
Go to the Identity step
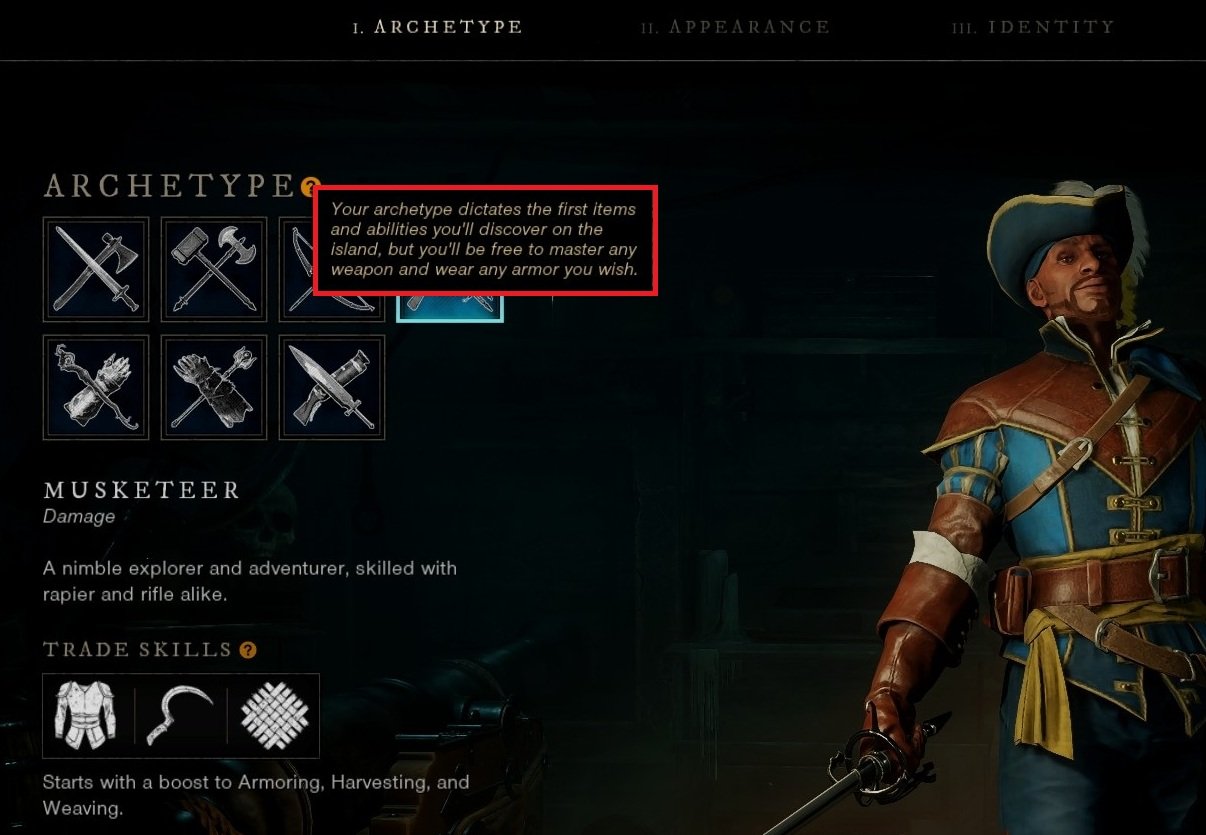click(x=1033, y=27)
